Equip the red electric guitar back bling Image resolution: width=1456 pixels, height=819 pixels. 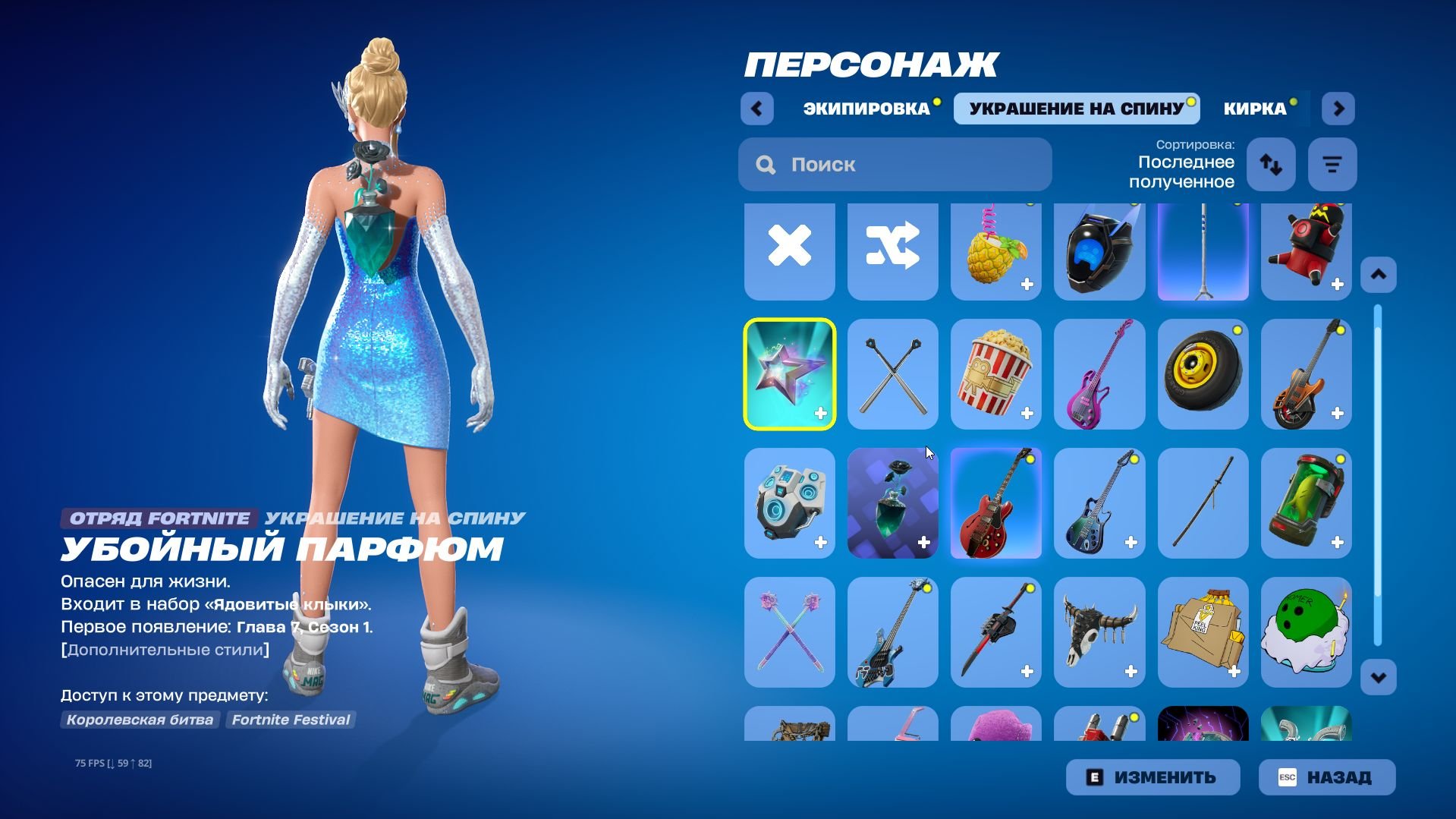pos(995,503)
